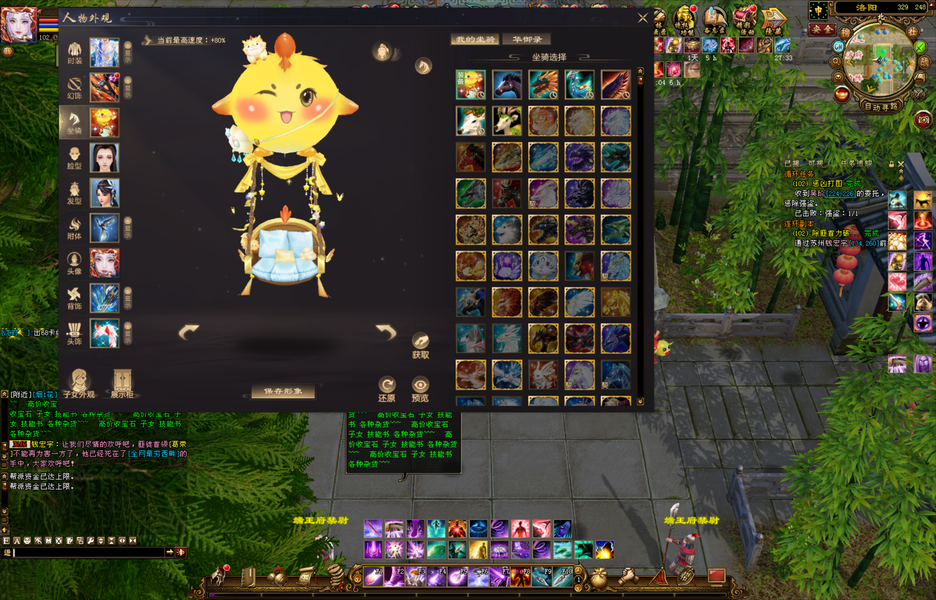Image resolution: width=936 pixels, height=600 pixels.
Task: Close the character appearance window
Action: [x=643, y=18]
